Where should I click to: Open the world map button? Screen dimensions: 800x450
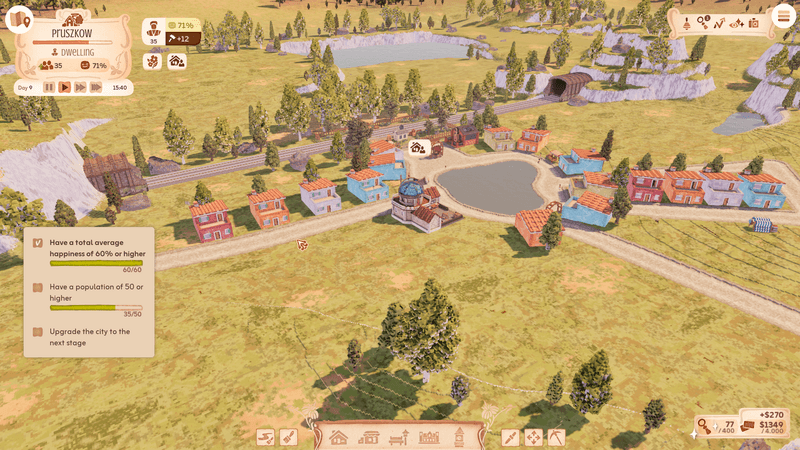[20, 20]
